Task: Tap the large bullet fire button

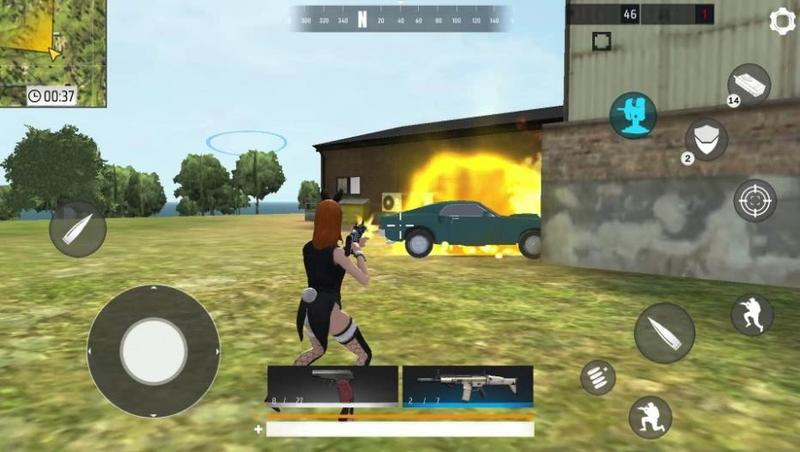Action: pos(664,333)
